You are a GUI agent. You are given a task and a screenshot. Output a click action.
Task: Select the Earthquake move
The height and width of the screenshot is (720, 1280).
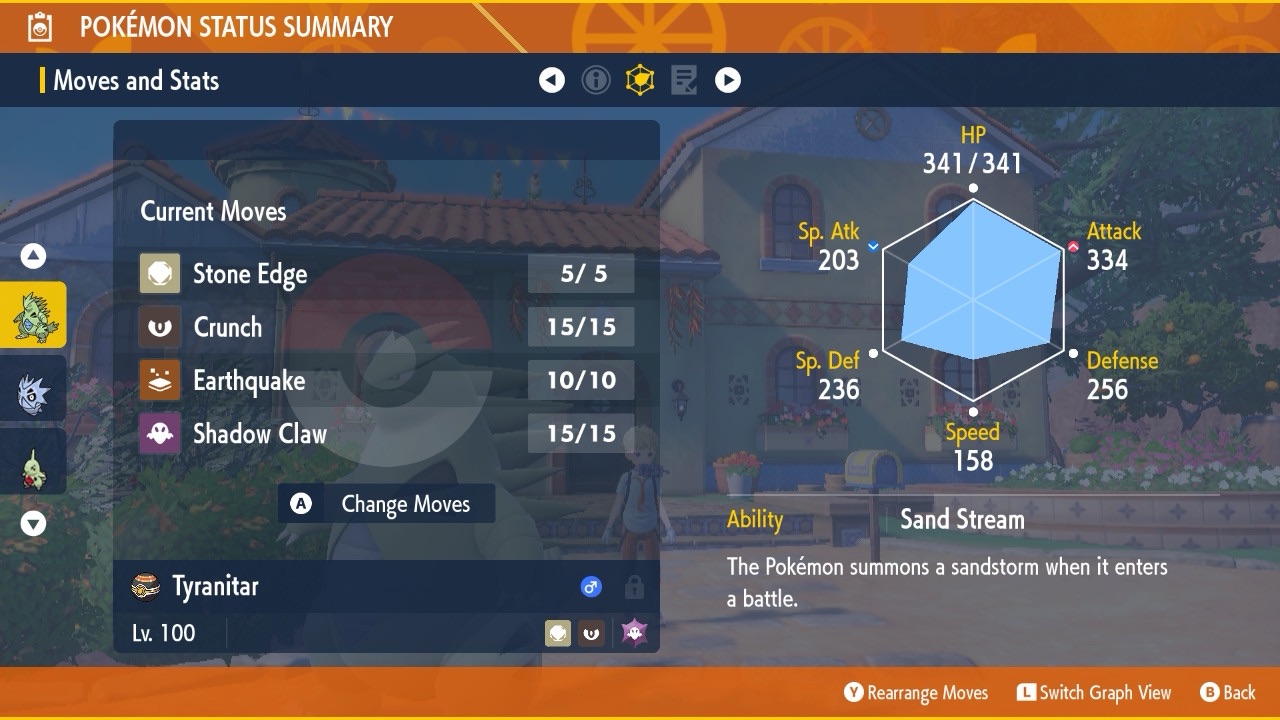pos(385,380)
